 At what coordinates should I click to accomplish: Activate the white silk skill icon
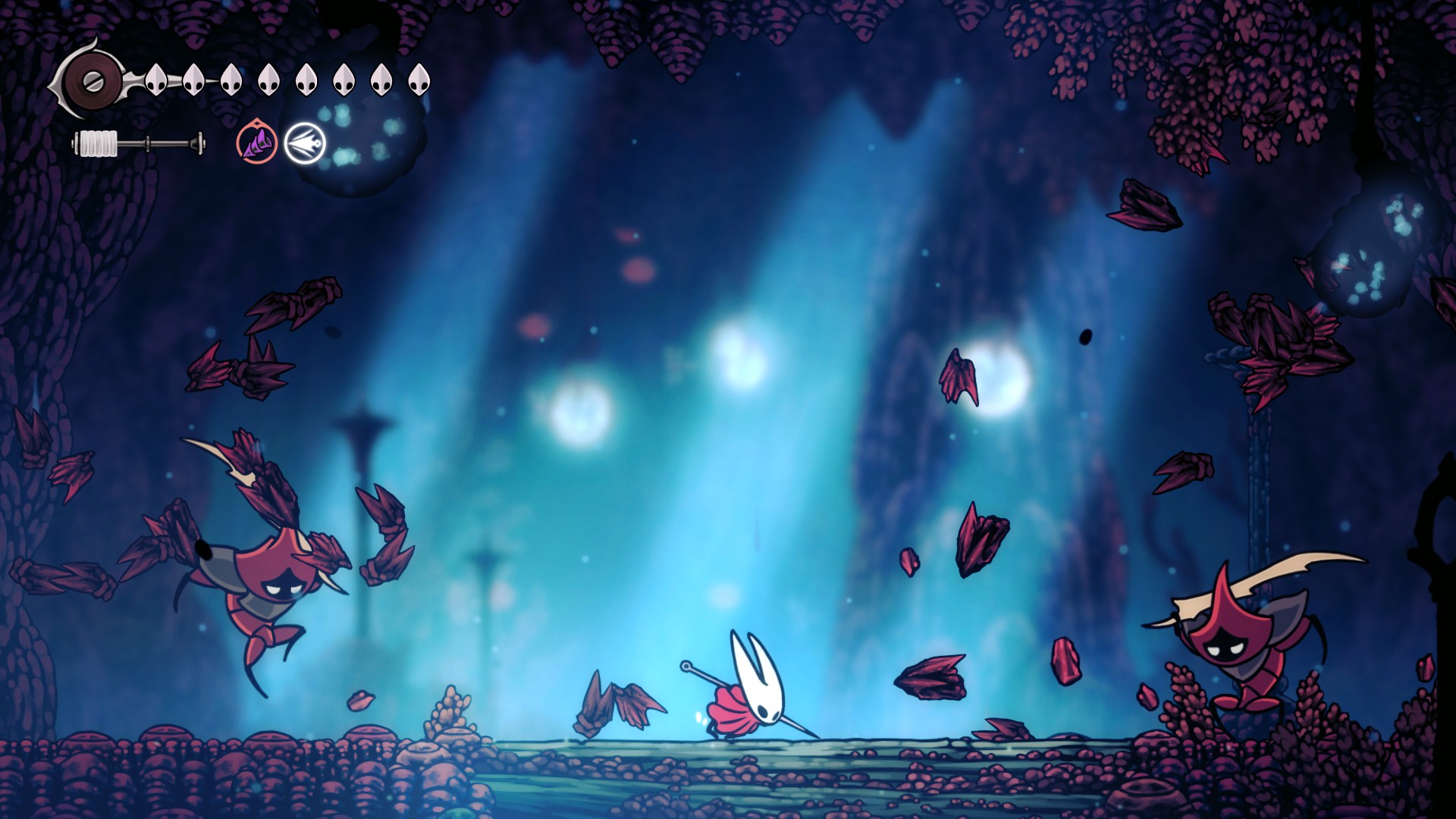click(x=305, y=143)
